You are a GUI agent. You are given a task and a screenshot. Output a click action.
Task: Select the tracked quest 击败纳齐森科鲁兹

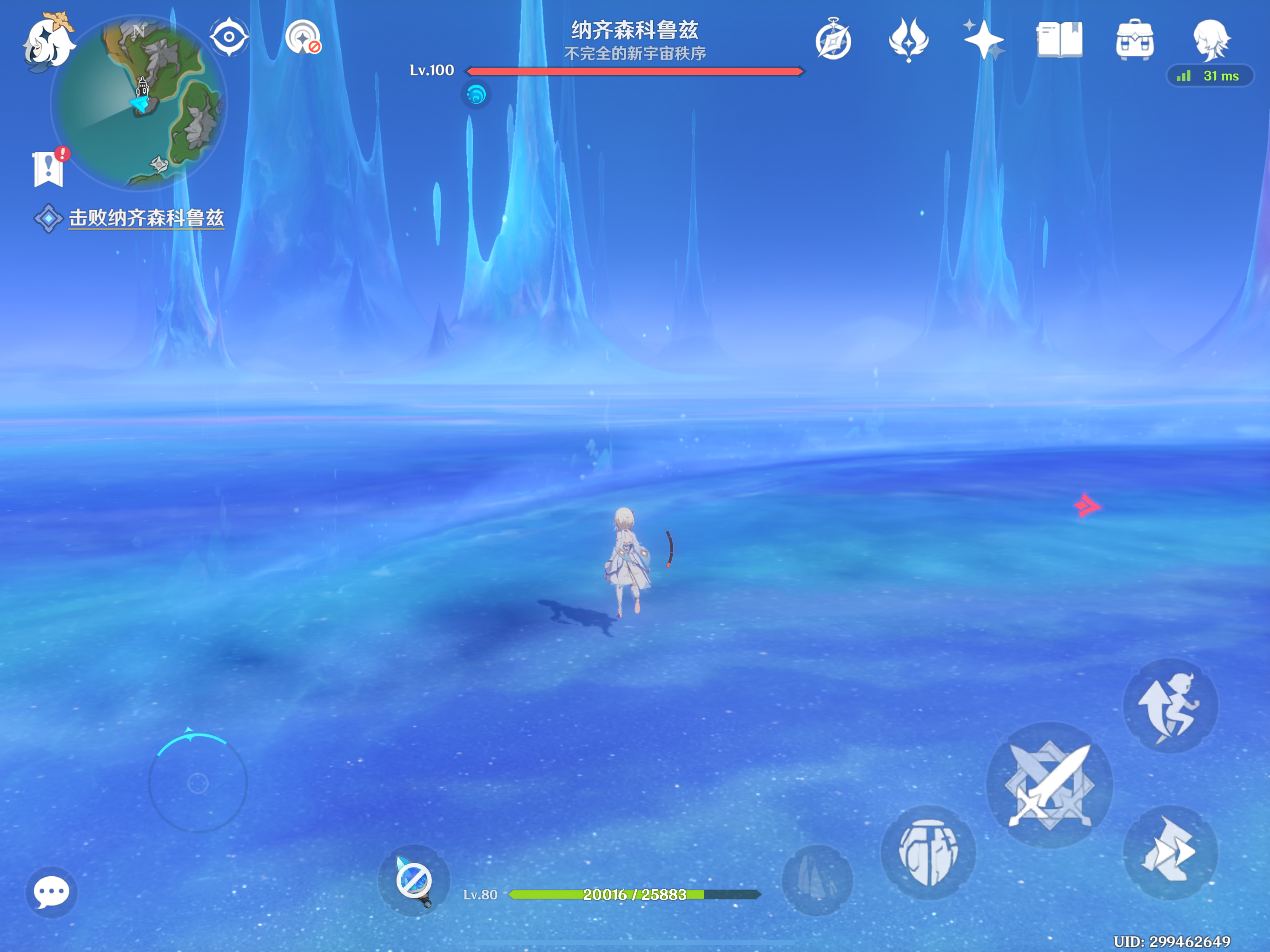click(146, 218)
